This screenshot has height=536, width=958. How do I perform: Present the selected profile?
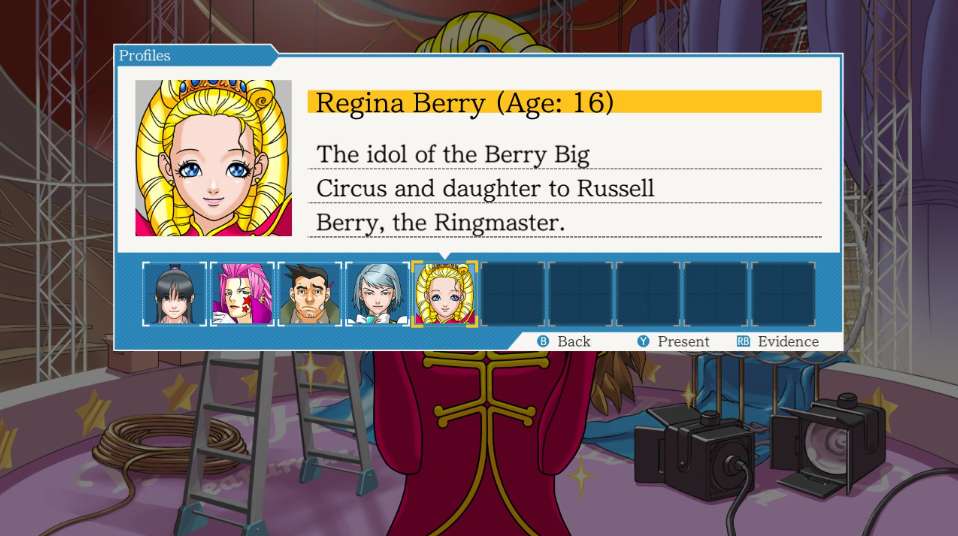(x=674, y=341)
